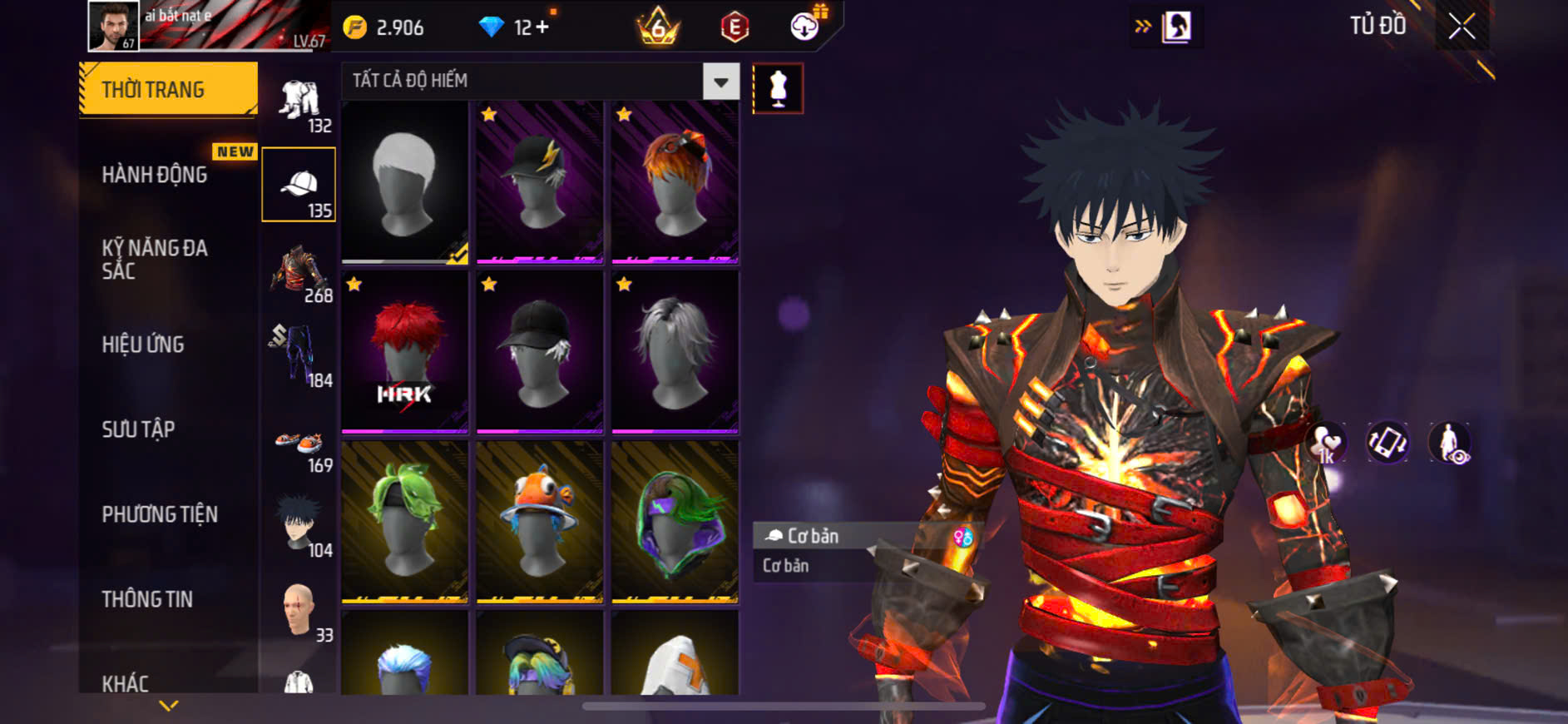
Task: Open the rarity filter dropdown
Action: click(720, 82)
